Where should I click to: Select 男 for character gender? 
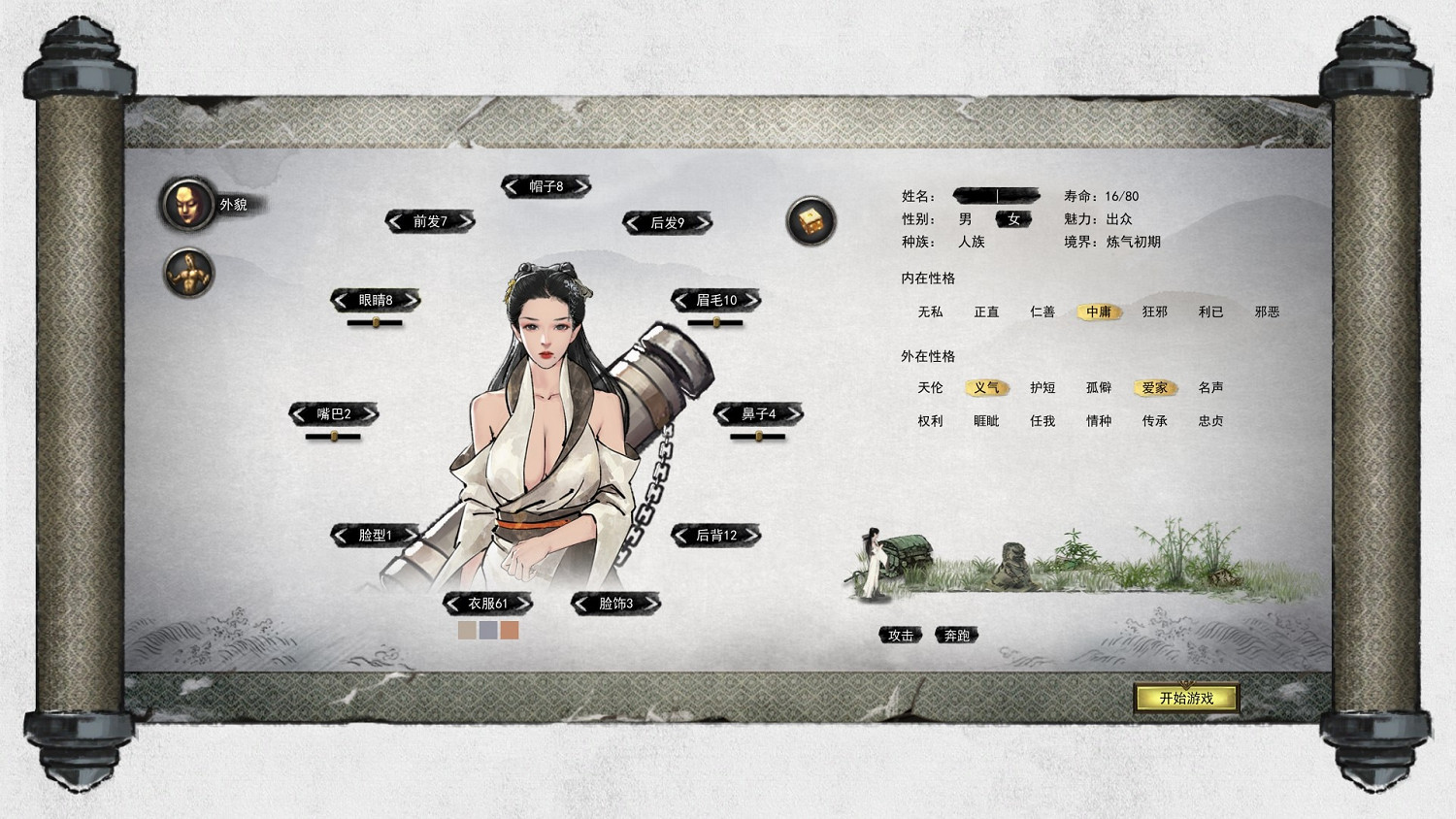965,219
